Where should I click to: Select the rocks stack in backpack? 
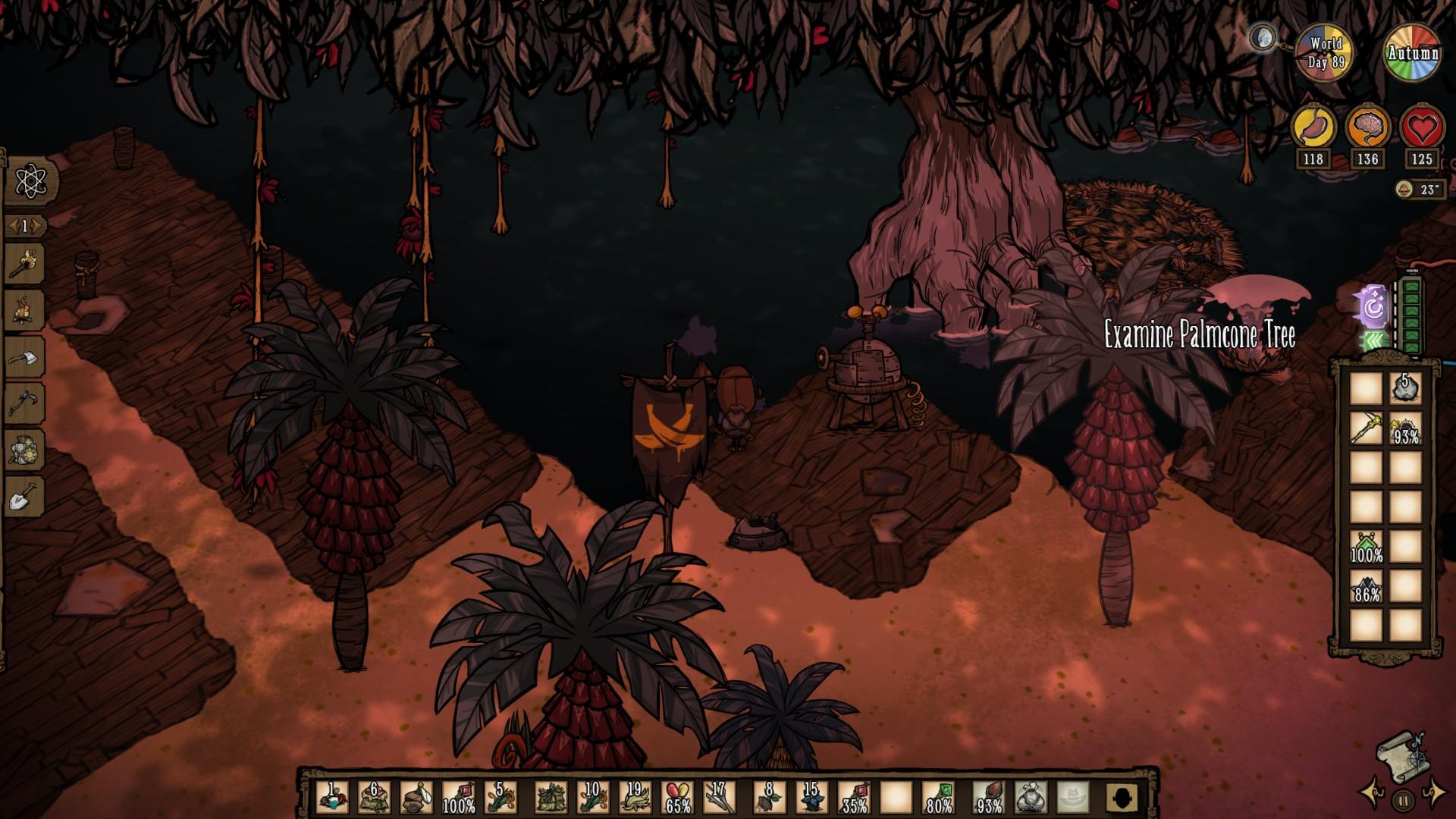[1404, 388]
